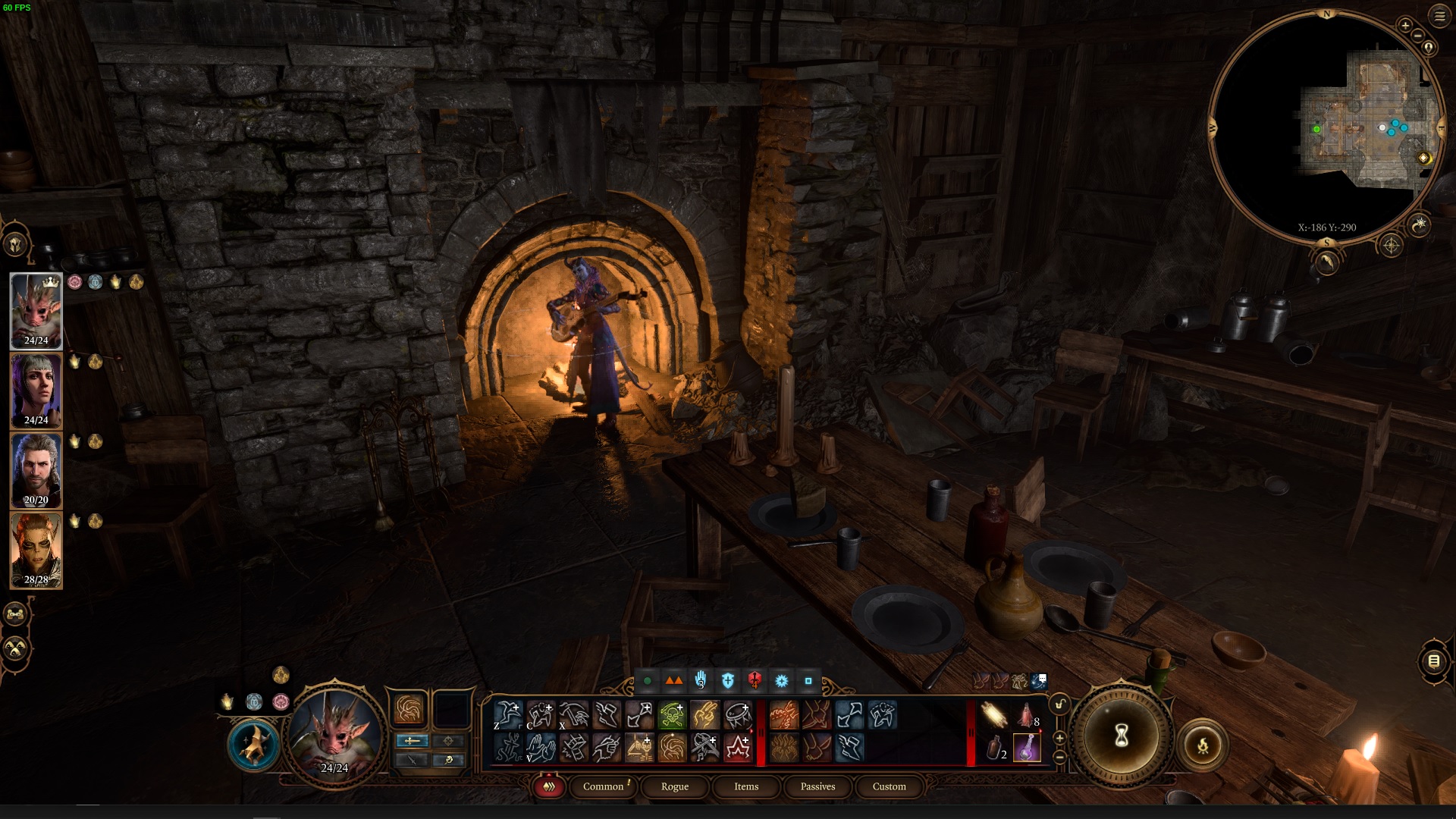Screen dimensions: 1456x819
Task: Zoom in the minimap with plus button
Action: click(x=1404, y=25)
